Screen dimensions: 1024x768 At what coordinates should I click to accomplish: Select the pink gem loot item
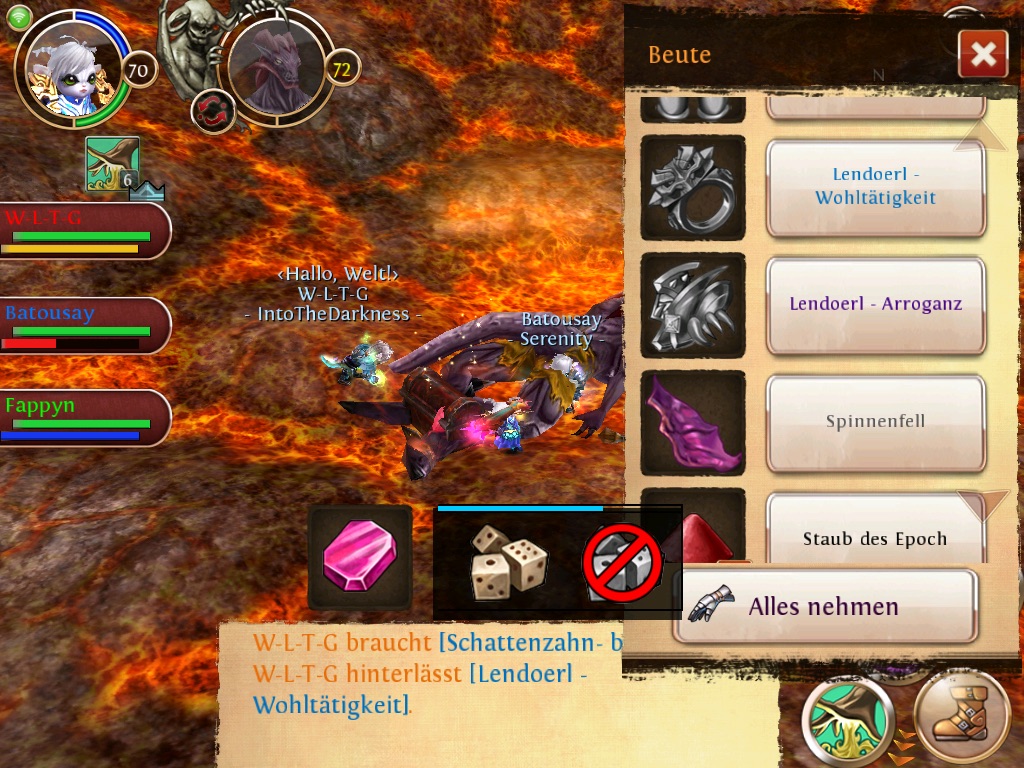pos(360,557)
